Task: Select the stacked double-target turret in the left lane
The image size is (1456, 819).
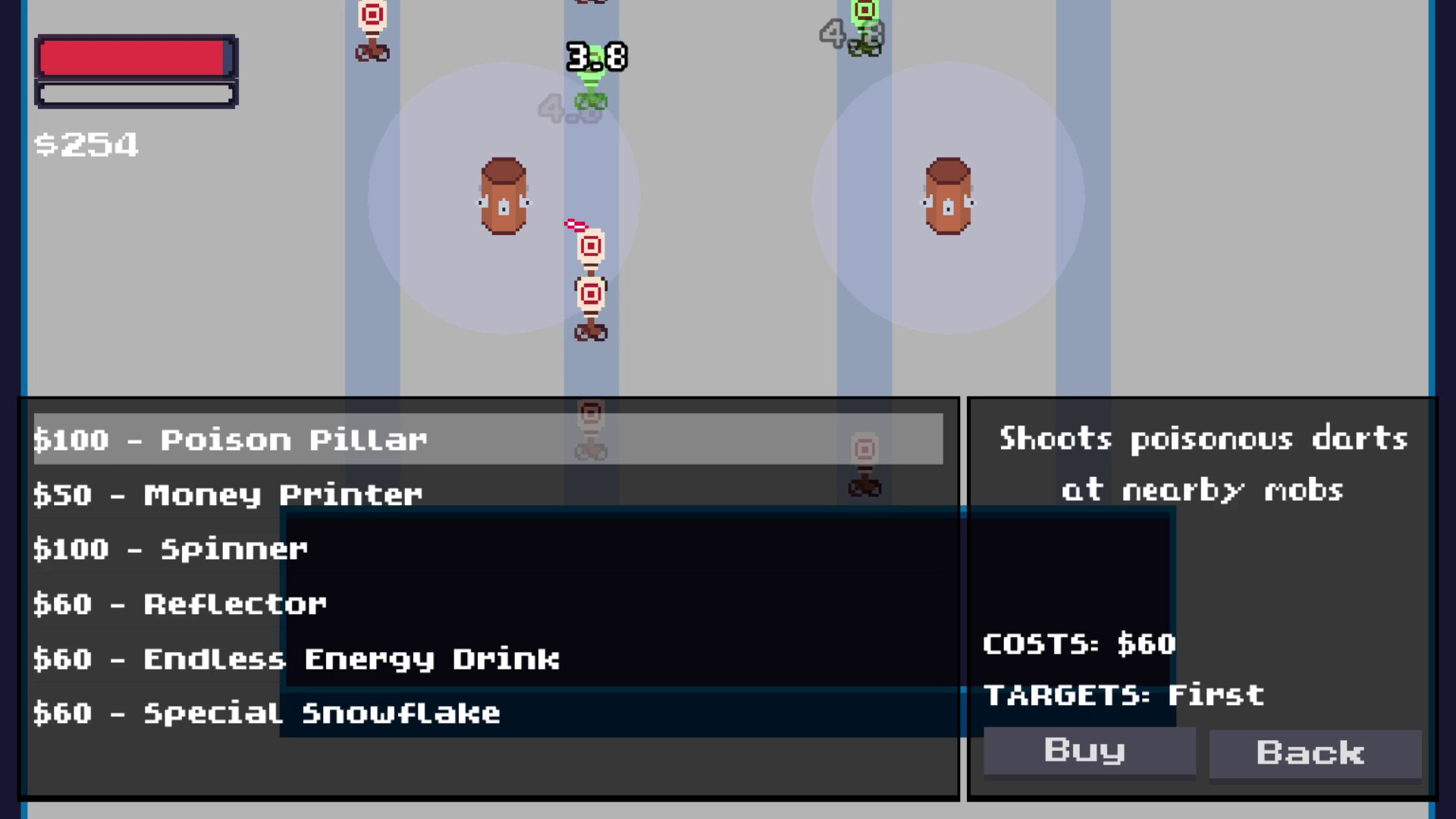Action: pos(590,288)
